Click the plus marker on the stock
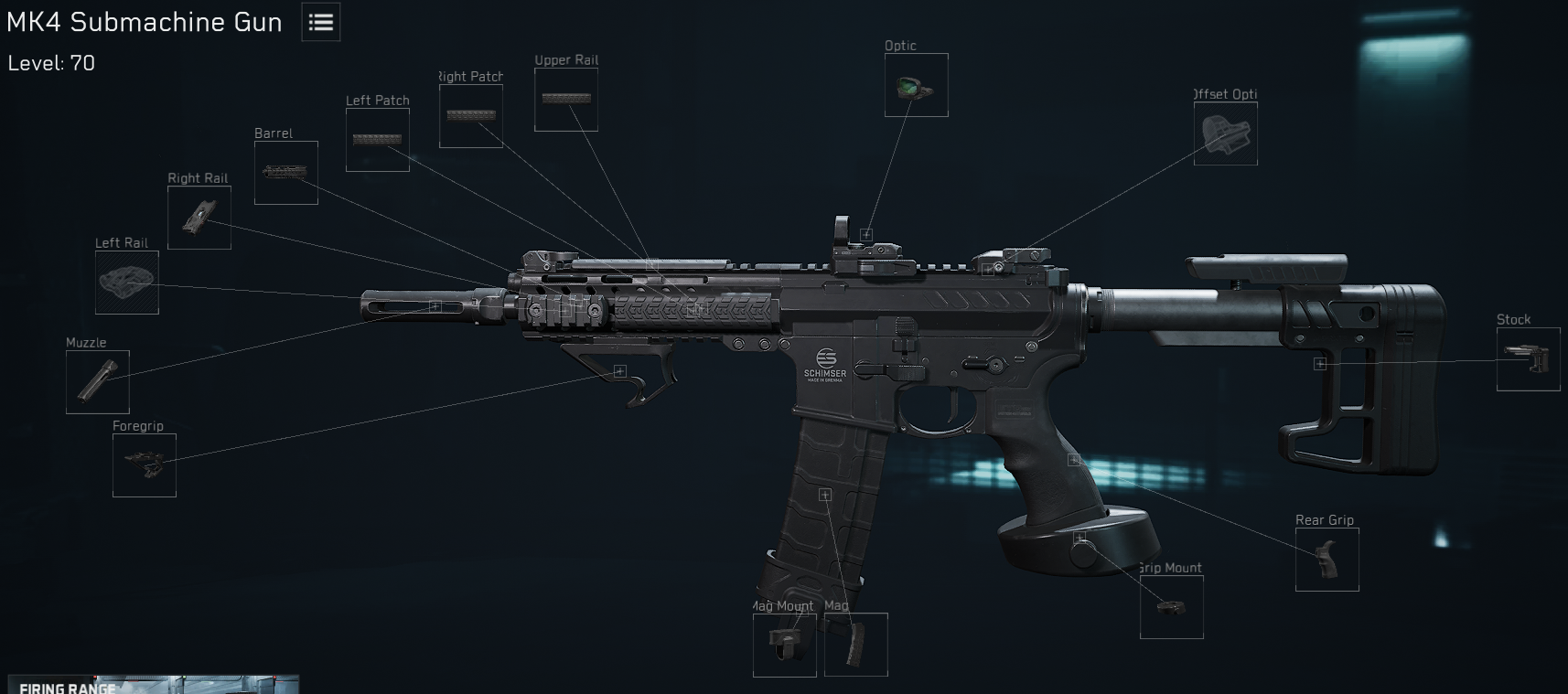This screenshot has height=694, width=1568. point(1319,363)
